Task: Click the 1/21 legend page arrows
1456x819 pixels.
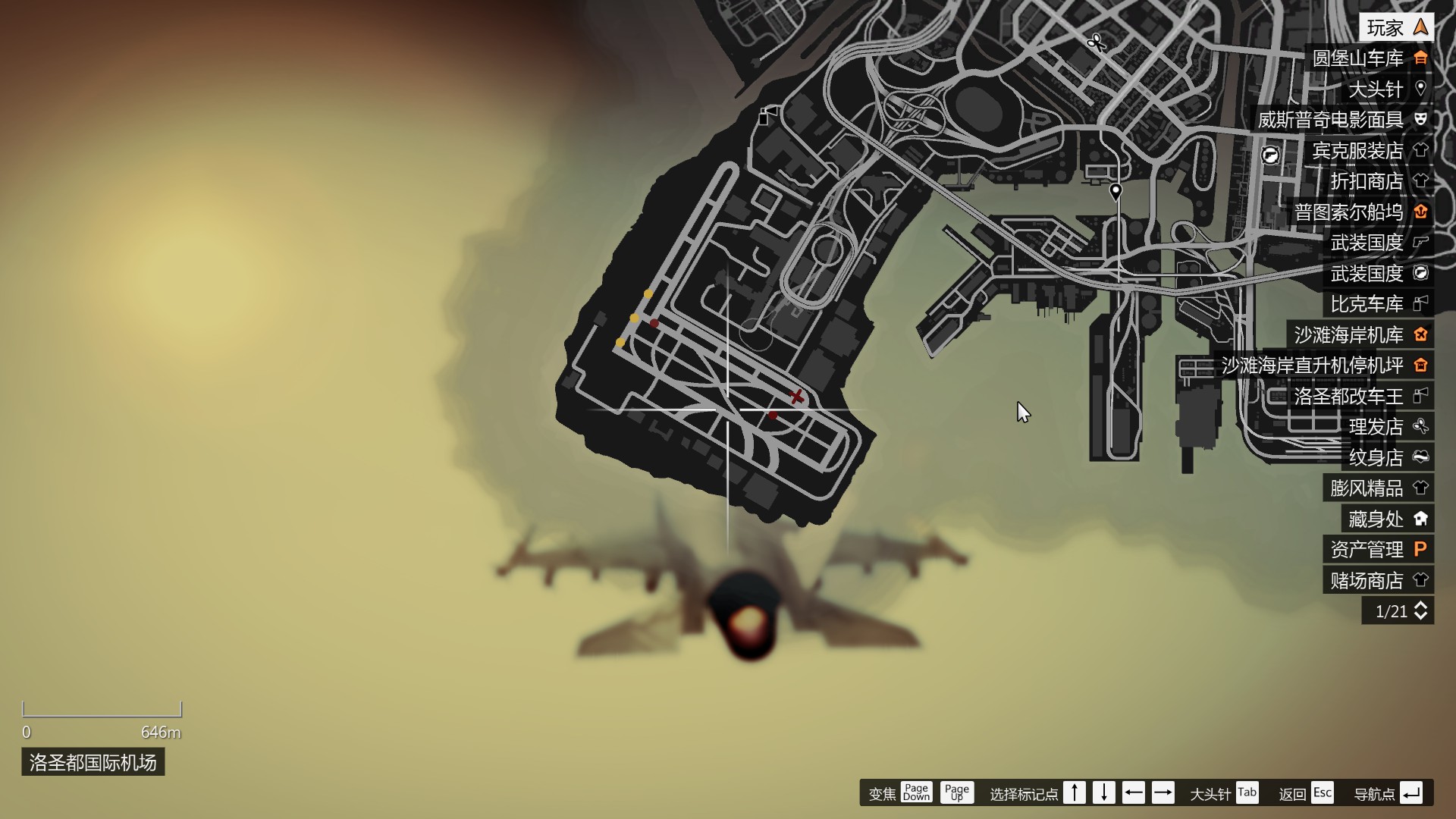Action: 1420,611
